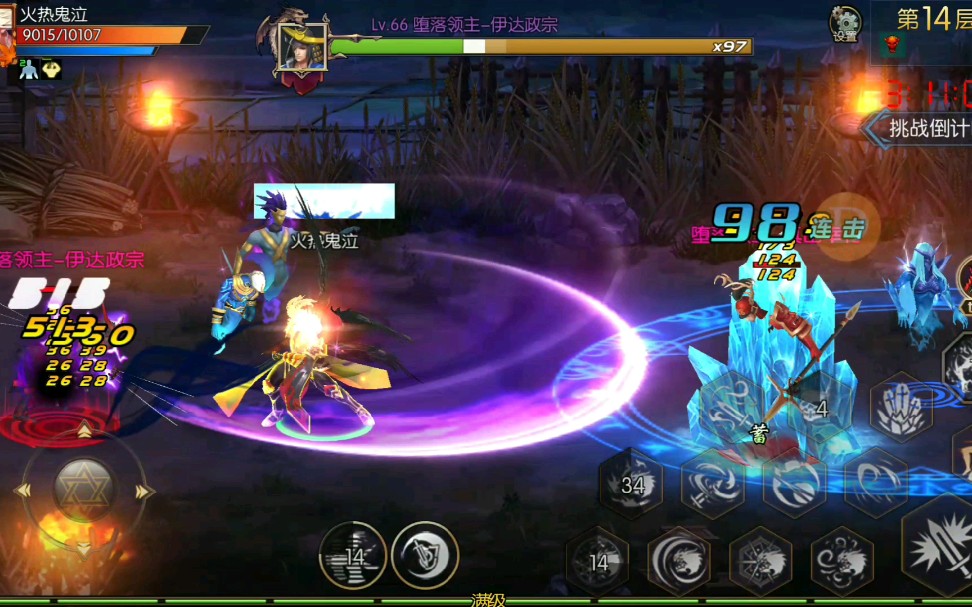Click the joystick's right arrow

(146, 491)
